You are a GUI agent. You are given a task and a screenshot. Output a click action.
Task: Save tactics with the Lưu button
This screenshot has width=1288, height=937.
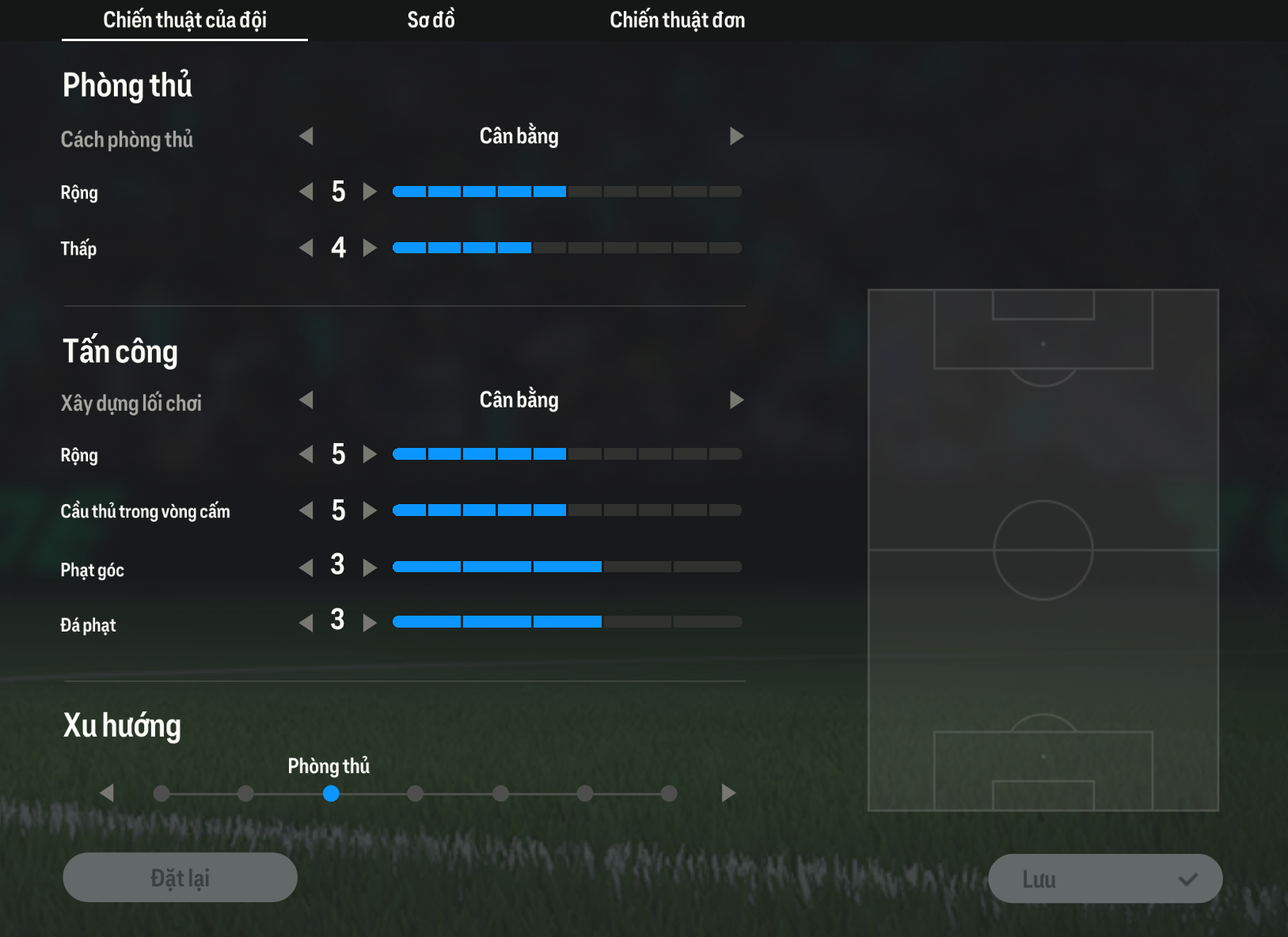click(1105, 878)
